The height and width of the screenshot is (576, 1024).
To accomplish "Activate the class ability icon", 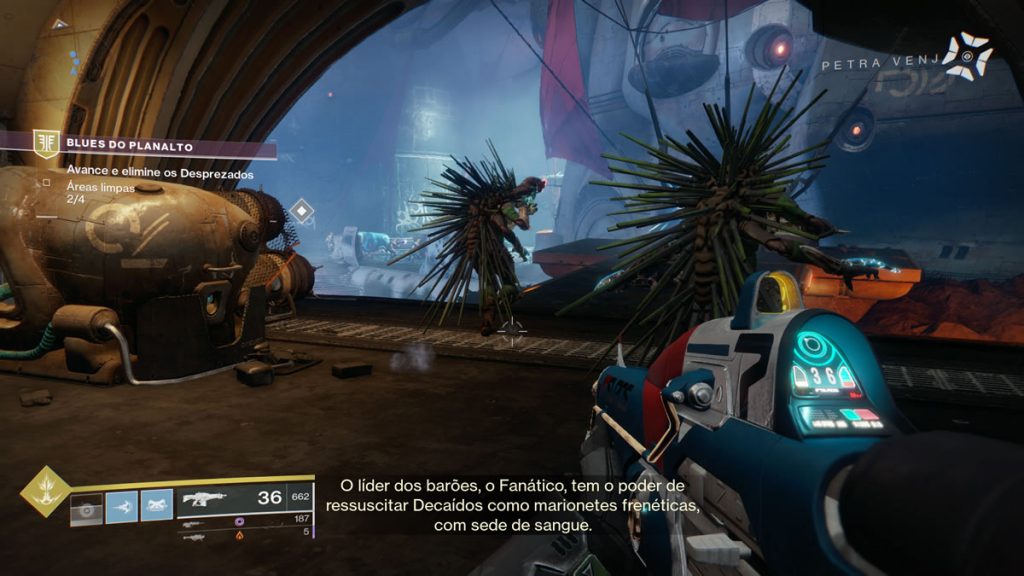I will point(156,507).
